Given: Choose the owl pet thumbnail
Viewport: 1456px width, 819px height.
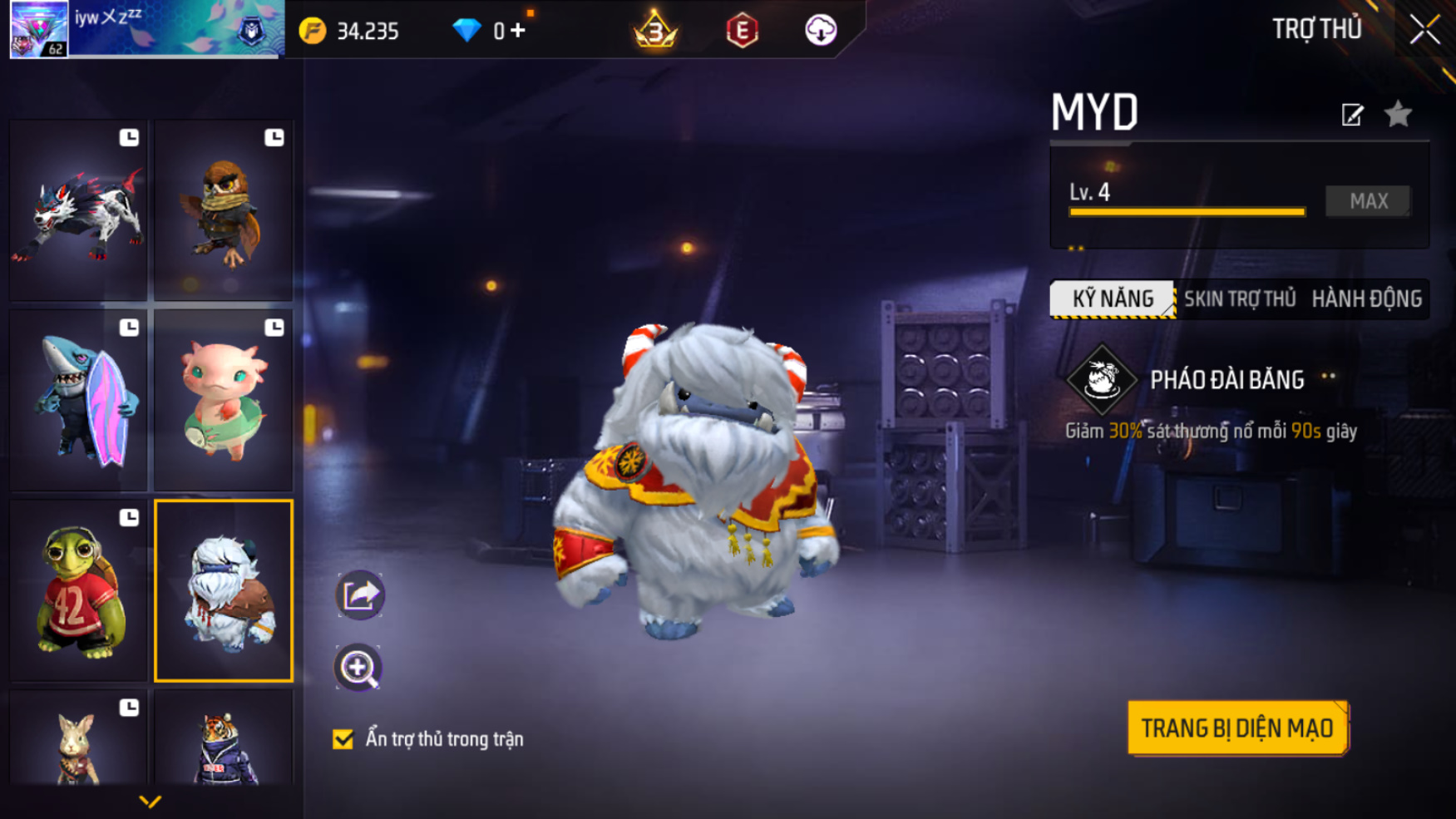Looking at the screenshot, I should coord(224,211).
